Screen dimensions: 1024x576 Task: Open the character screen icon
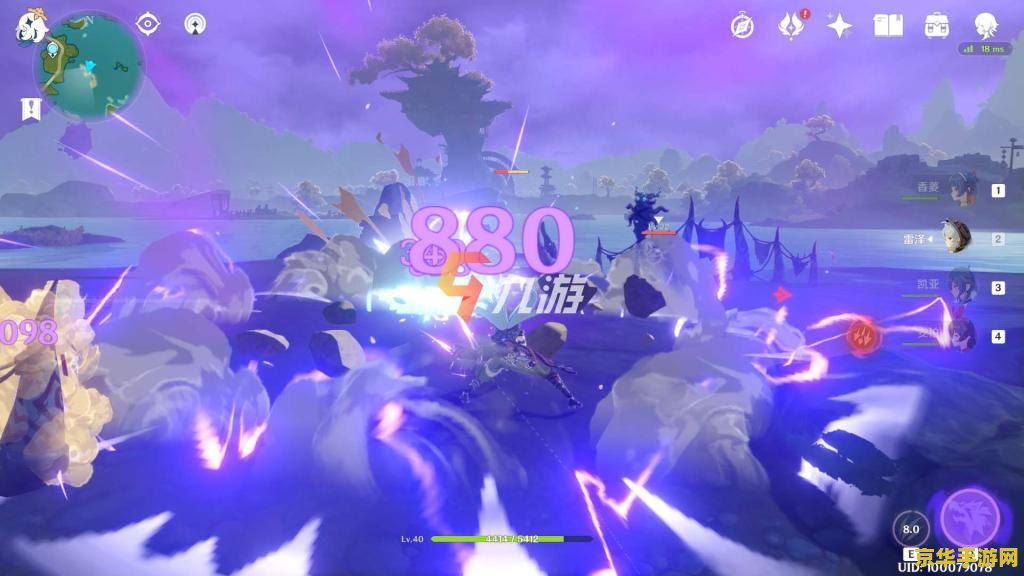pyautogui.click(x=986, y=25)
